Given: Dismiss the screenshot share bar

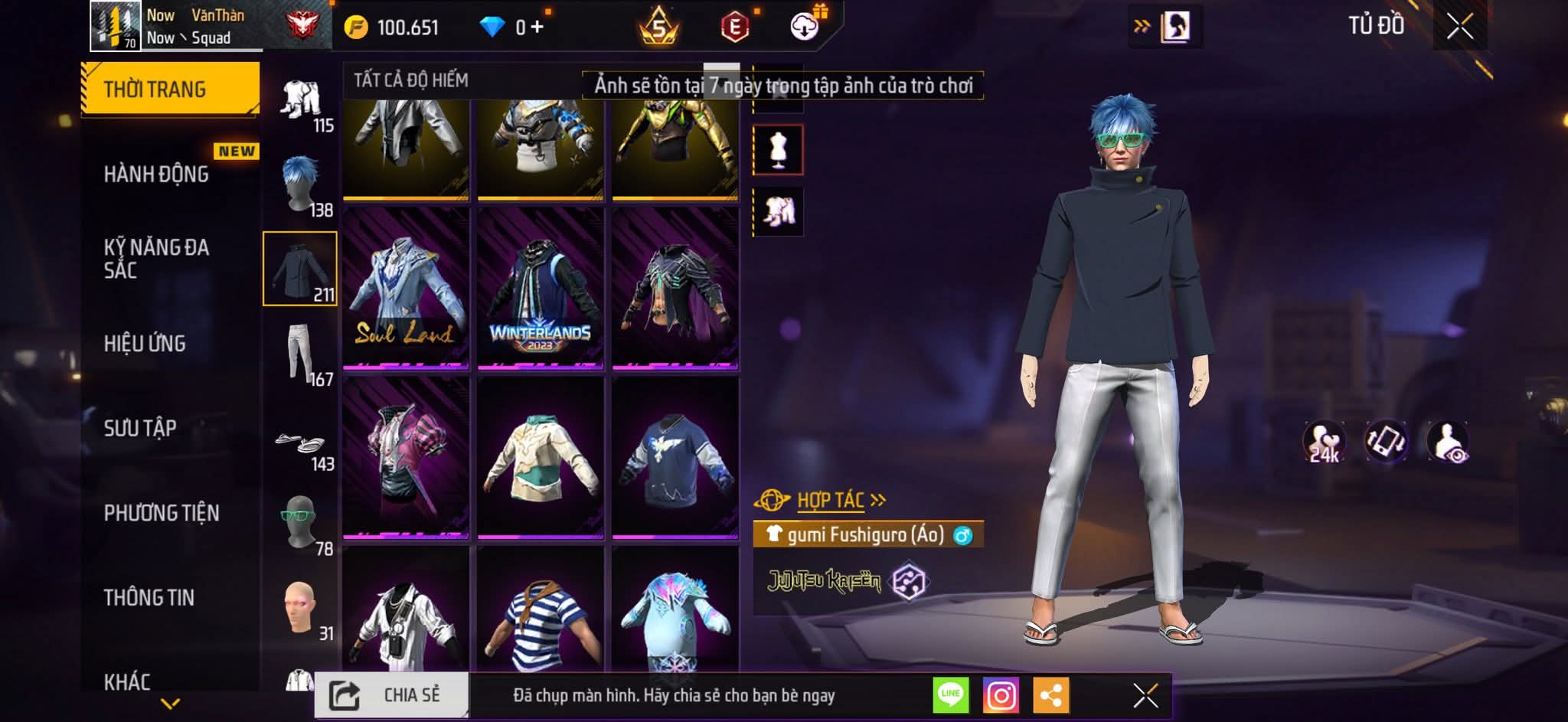Looking at the screenshot, I should 1145,695.
